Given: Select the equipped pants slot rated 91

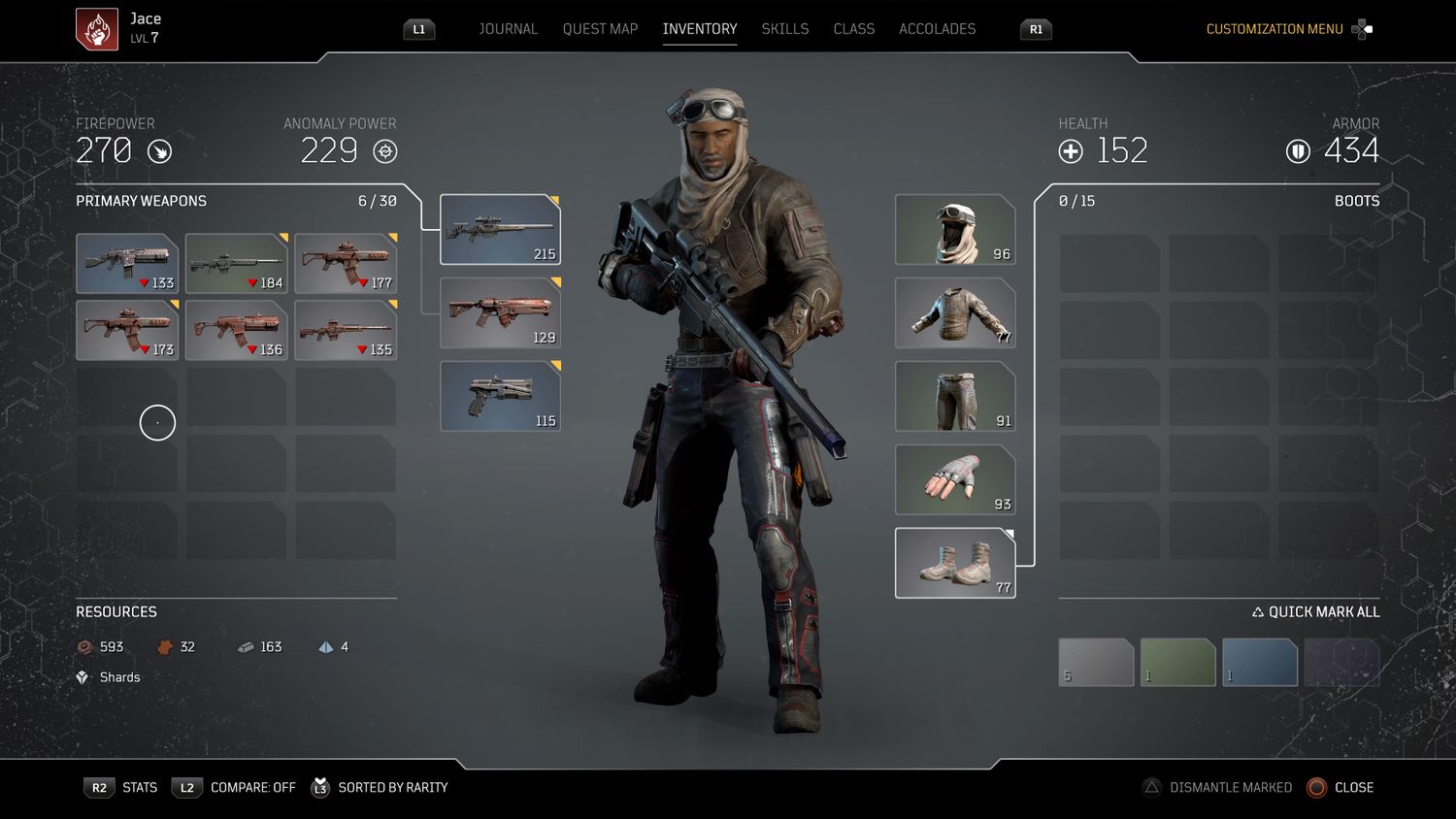Looking at the screenshot, I should click(x=955, y=396).
